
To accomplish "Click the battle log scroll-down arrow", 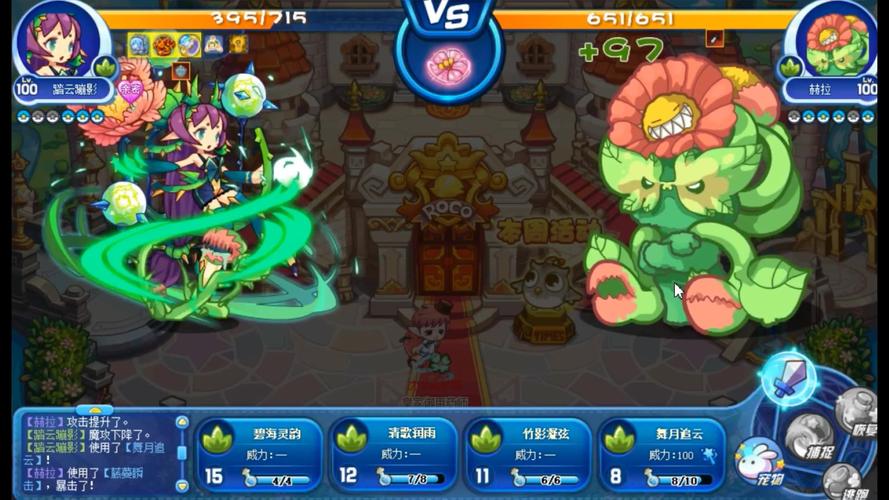I will point(181,487).
